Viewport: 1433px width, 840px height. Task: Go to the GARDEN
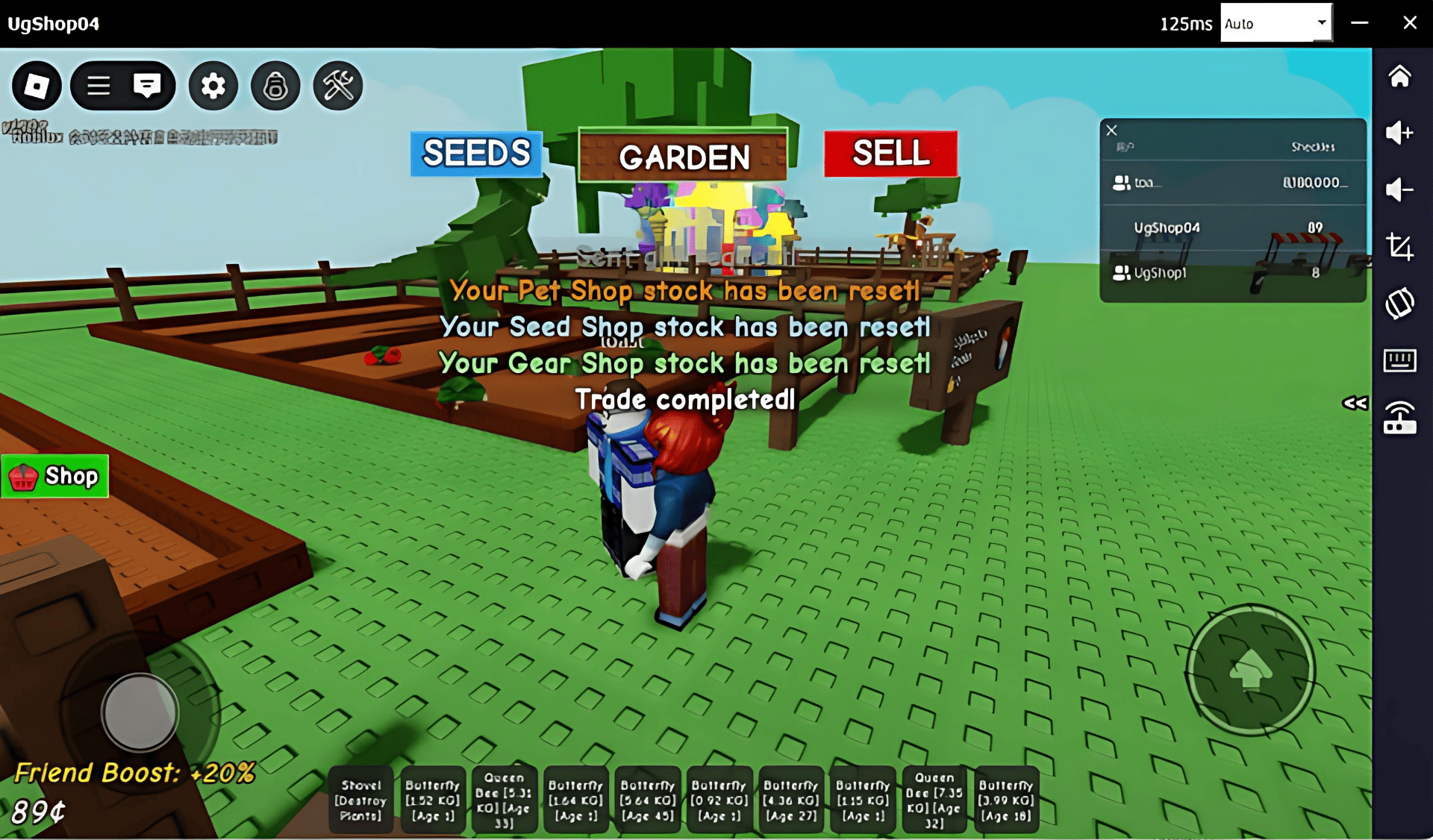pyautogui.click(x=683, y=156)
